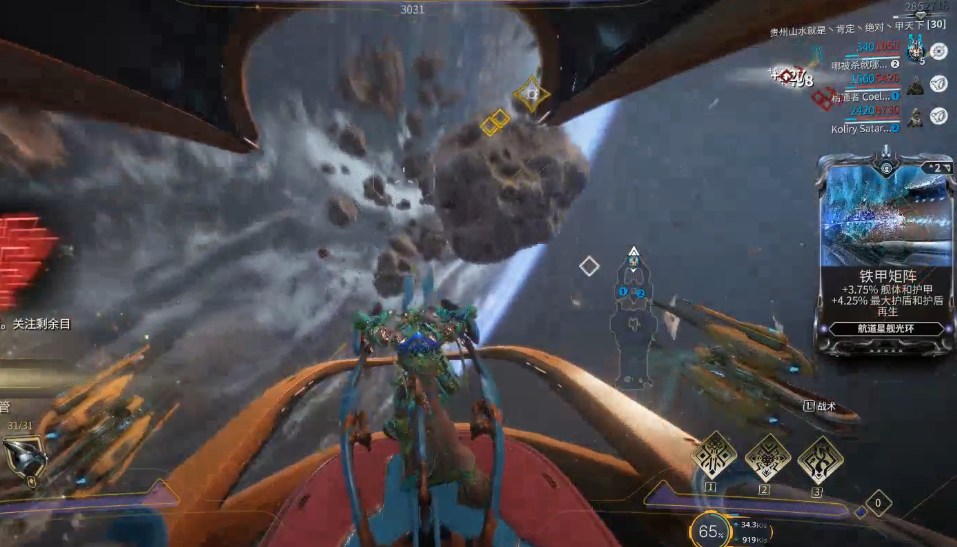Click the 铁甲矩阵 mod reward card
Viewport: 957px width, 547px height.
tap(885, 250)
